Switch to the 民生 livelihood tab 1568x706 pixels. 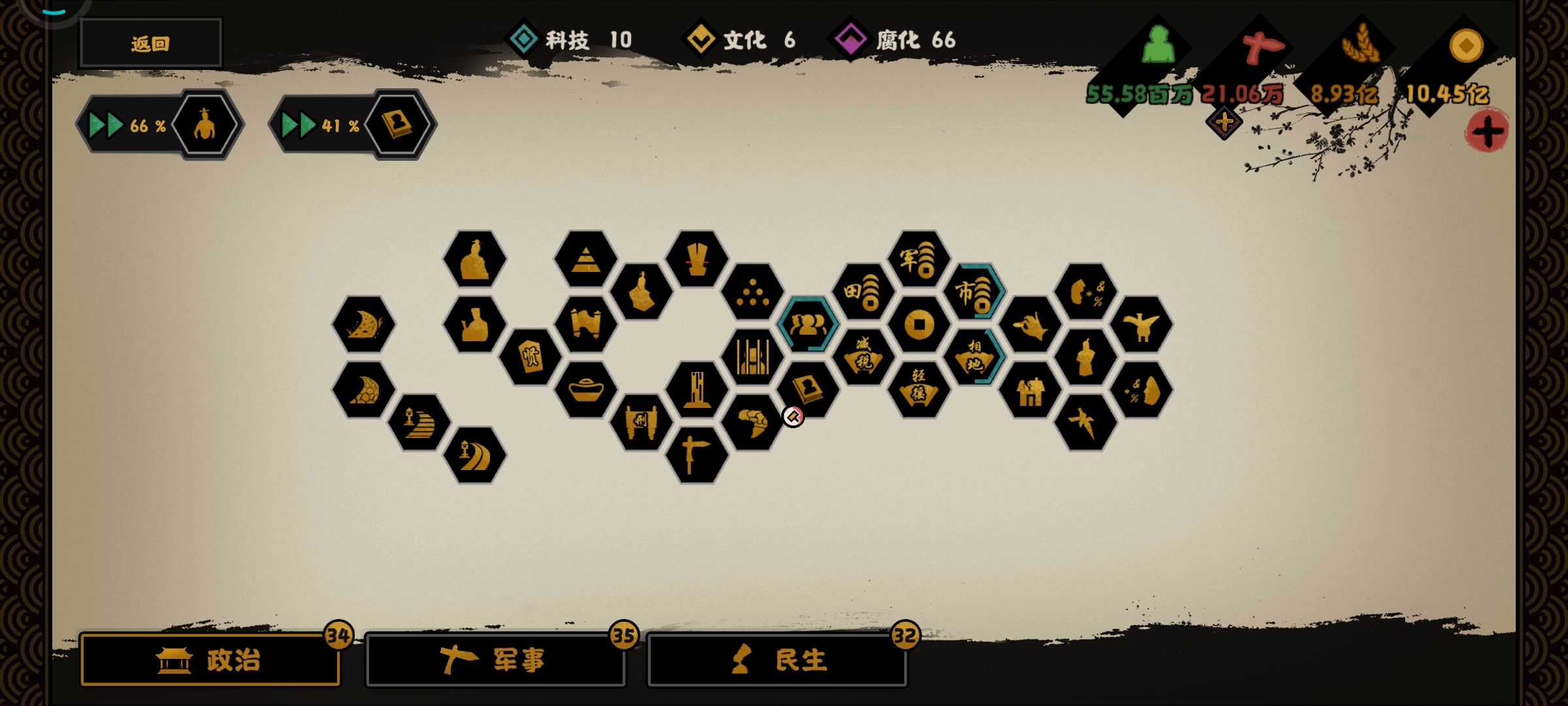point(777,660)
